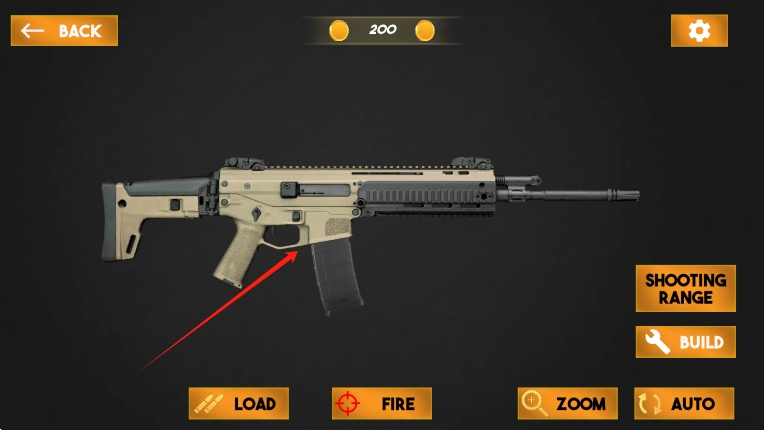Image resolution: width=764 pixels, height=430 pixels.
Task: Load ammo with the Load button
Action: click(239, 403)
